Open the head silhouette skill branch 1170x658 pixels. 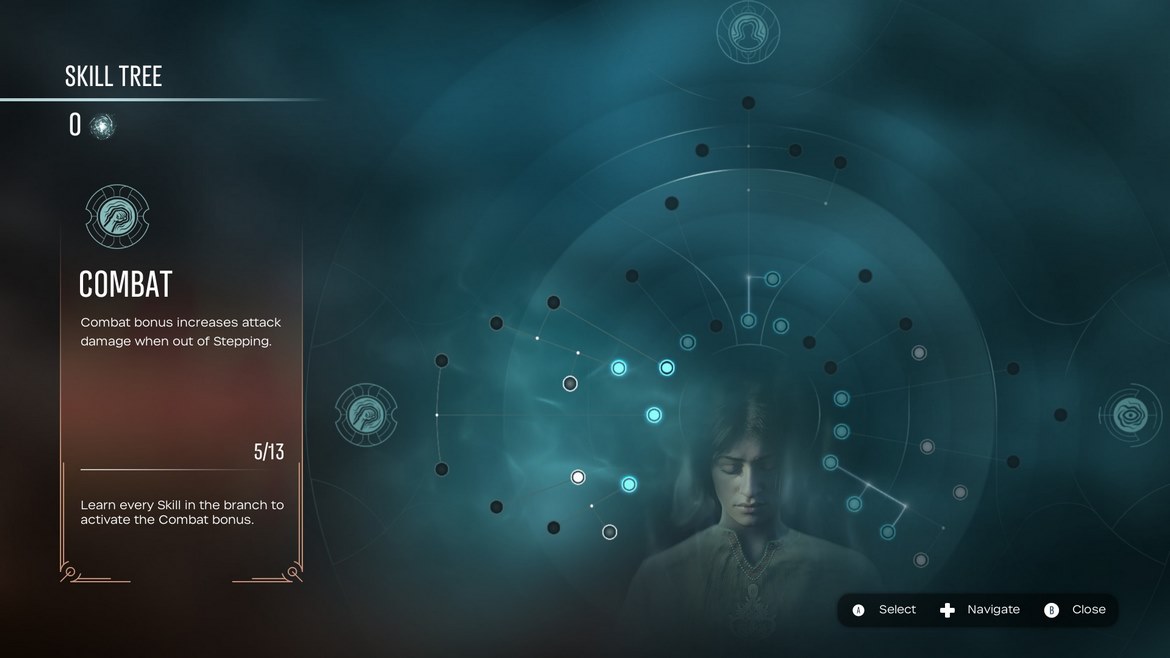tap(748, 30)
